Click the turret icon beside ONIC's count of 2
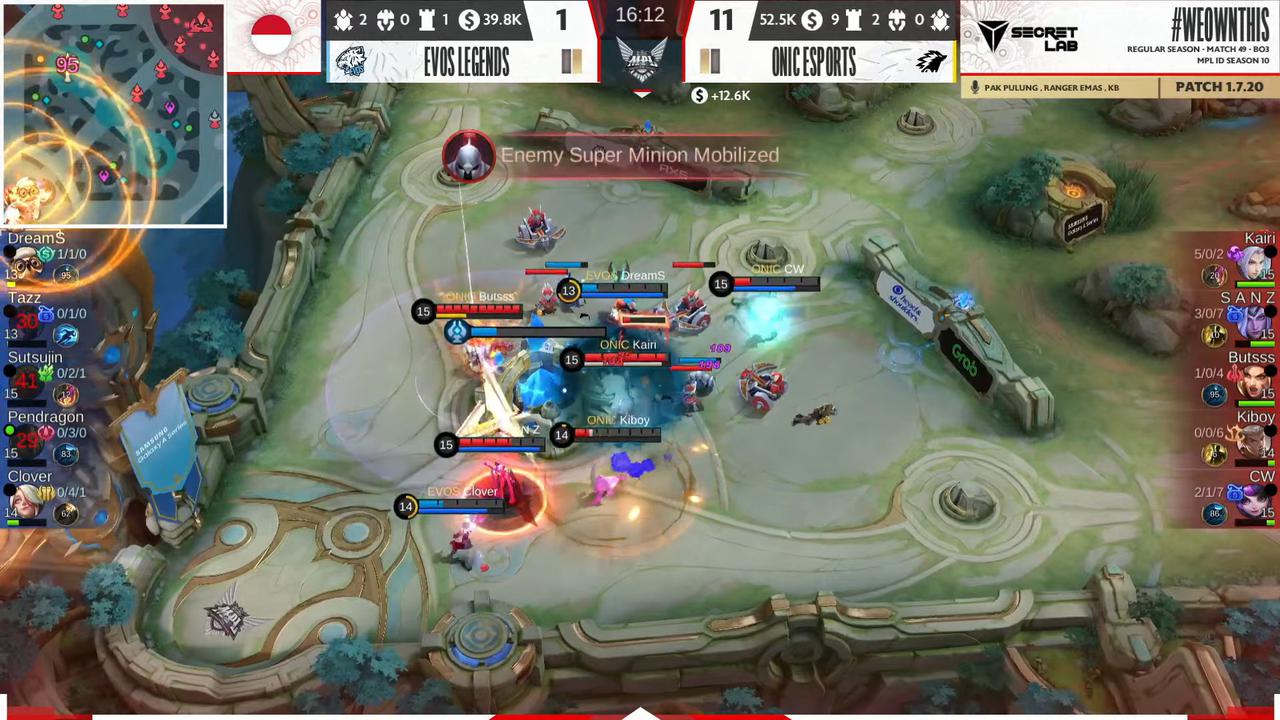The height and width of the screenshot is (720, 1280). (856, 20)
